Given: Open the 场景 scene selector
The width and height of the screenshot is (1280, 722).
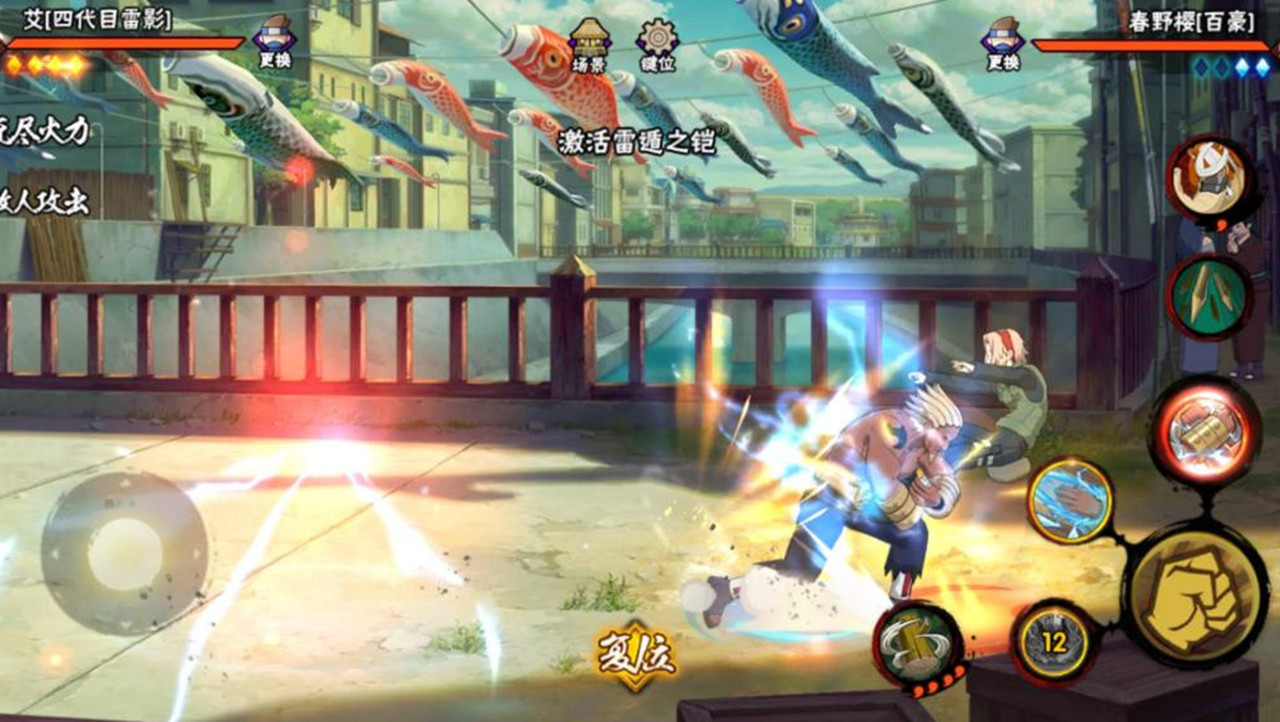Looking at the screenshot, I should click(x=589, y=45).
